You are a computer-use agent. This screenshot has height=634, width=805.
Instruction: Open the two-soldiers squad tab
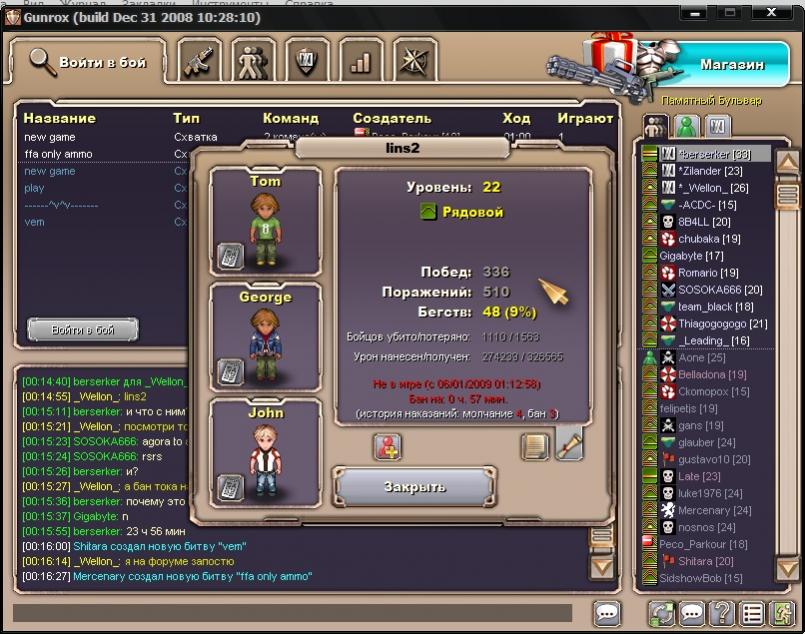(x=254, y=62)
